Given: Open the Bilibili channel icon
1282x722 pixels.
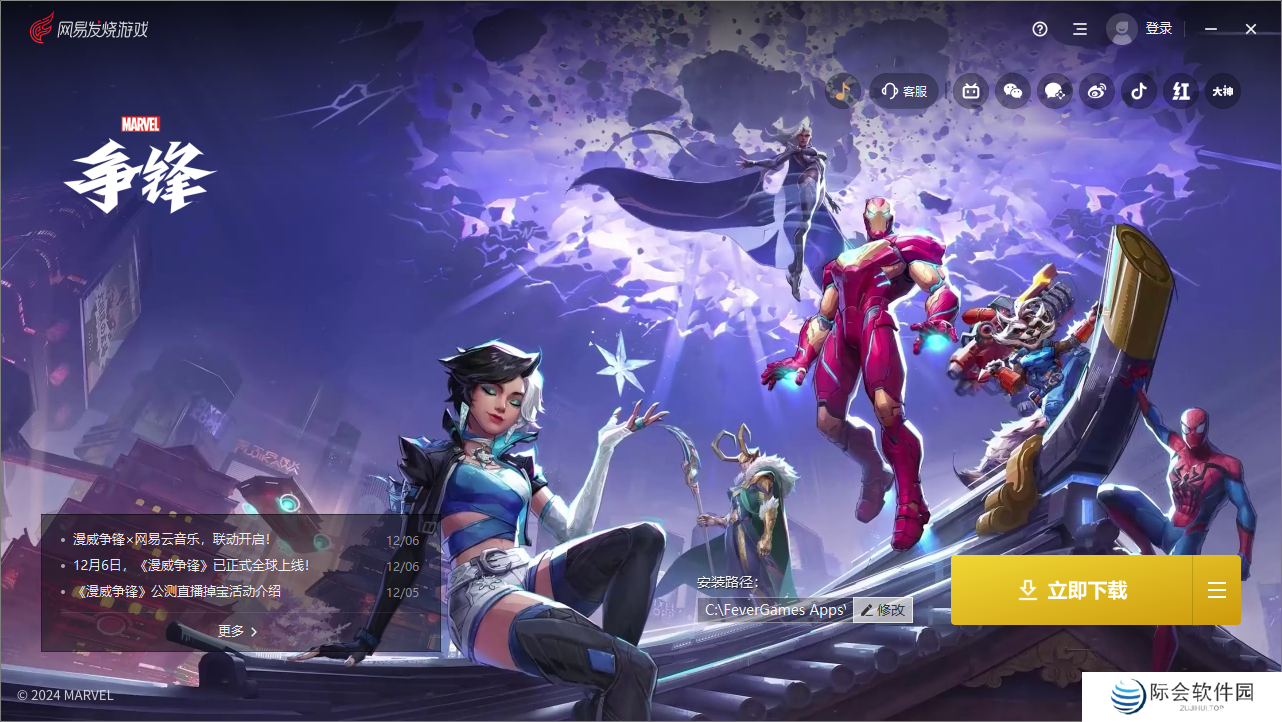Looking at the screenshot, I should click(x=971, y=91).
